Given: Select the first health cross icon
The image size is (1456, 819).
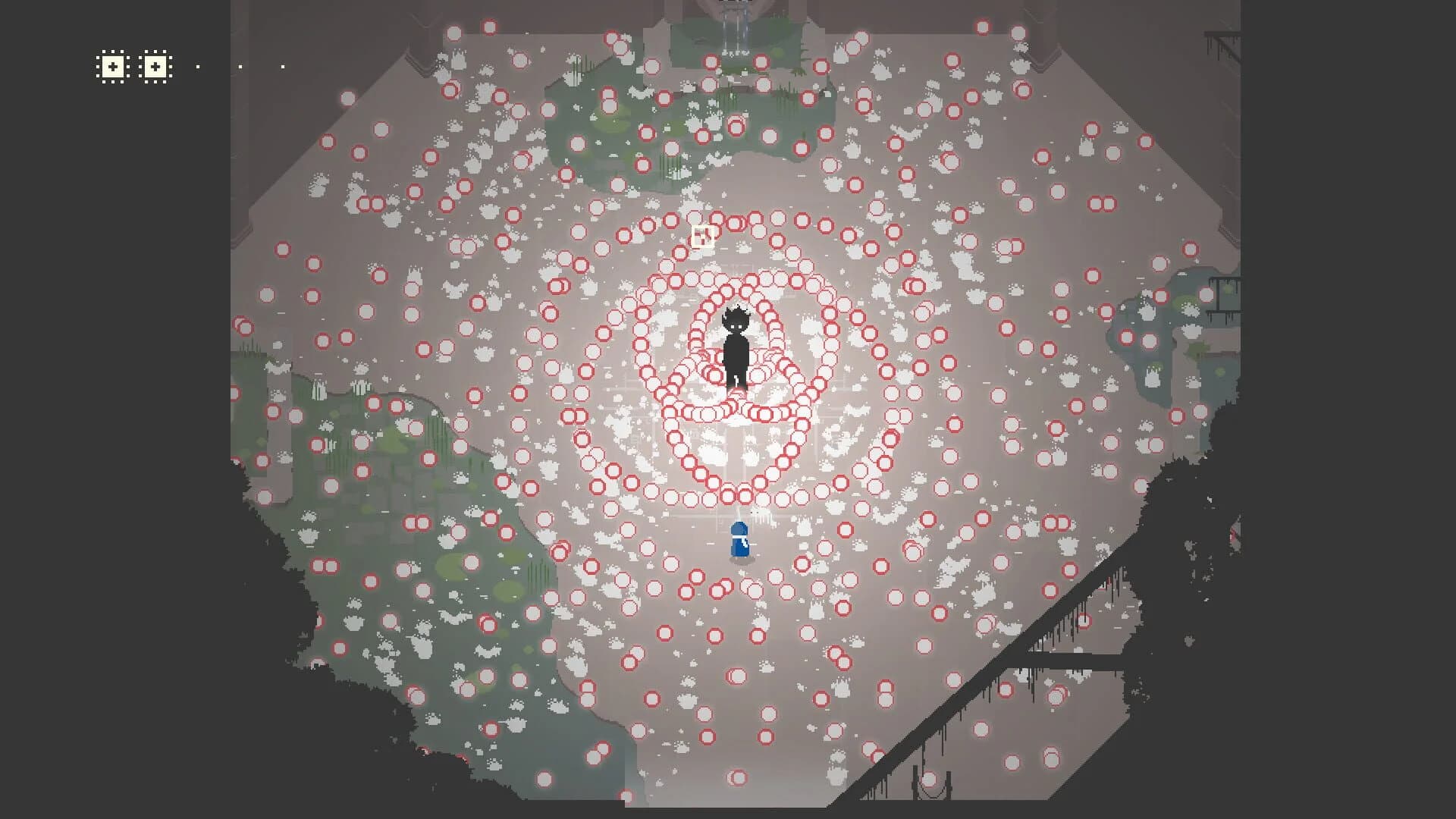Looking at the screenshot, I should (112, 67).
